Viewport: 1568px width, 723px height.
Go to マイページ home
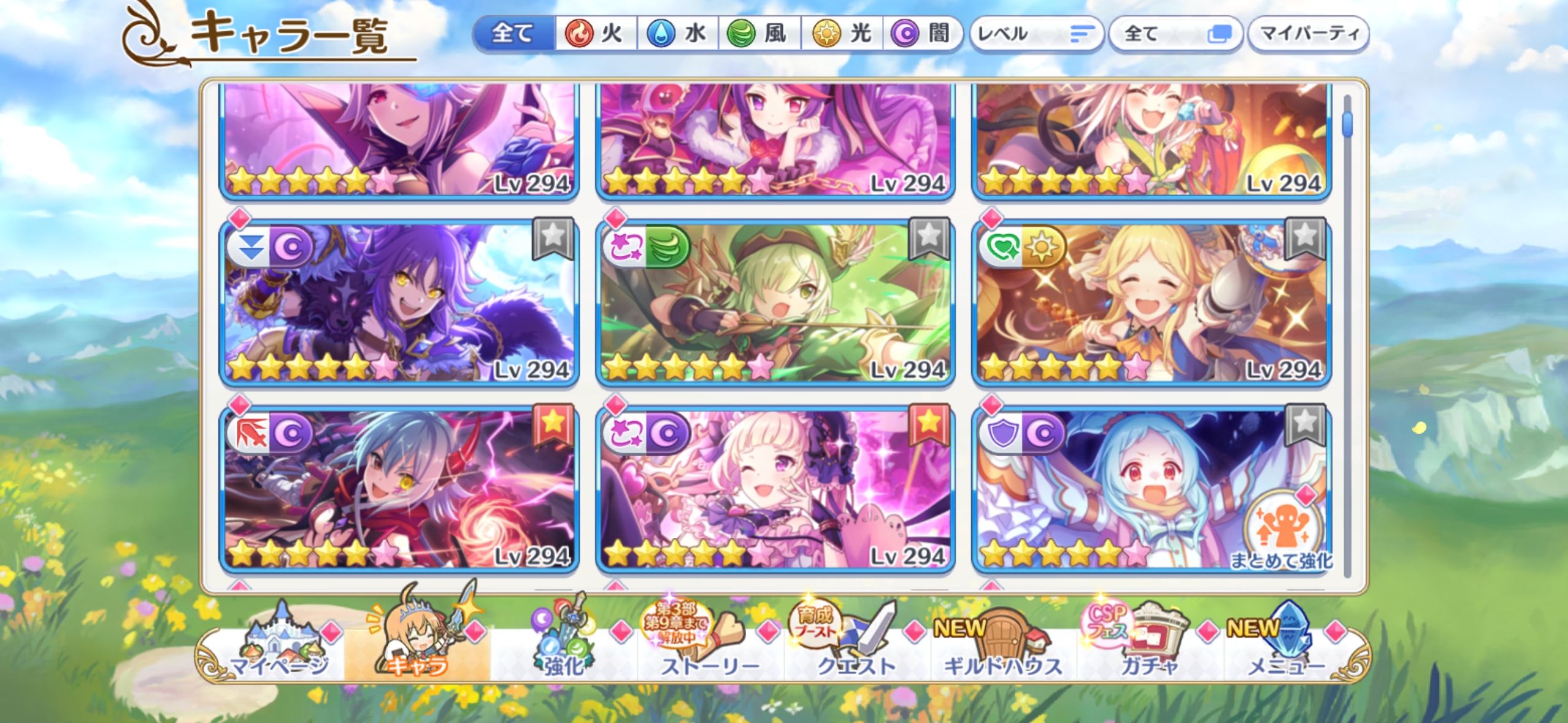[279, 650]
